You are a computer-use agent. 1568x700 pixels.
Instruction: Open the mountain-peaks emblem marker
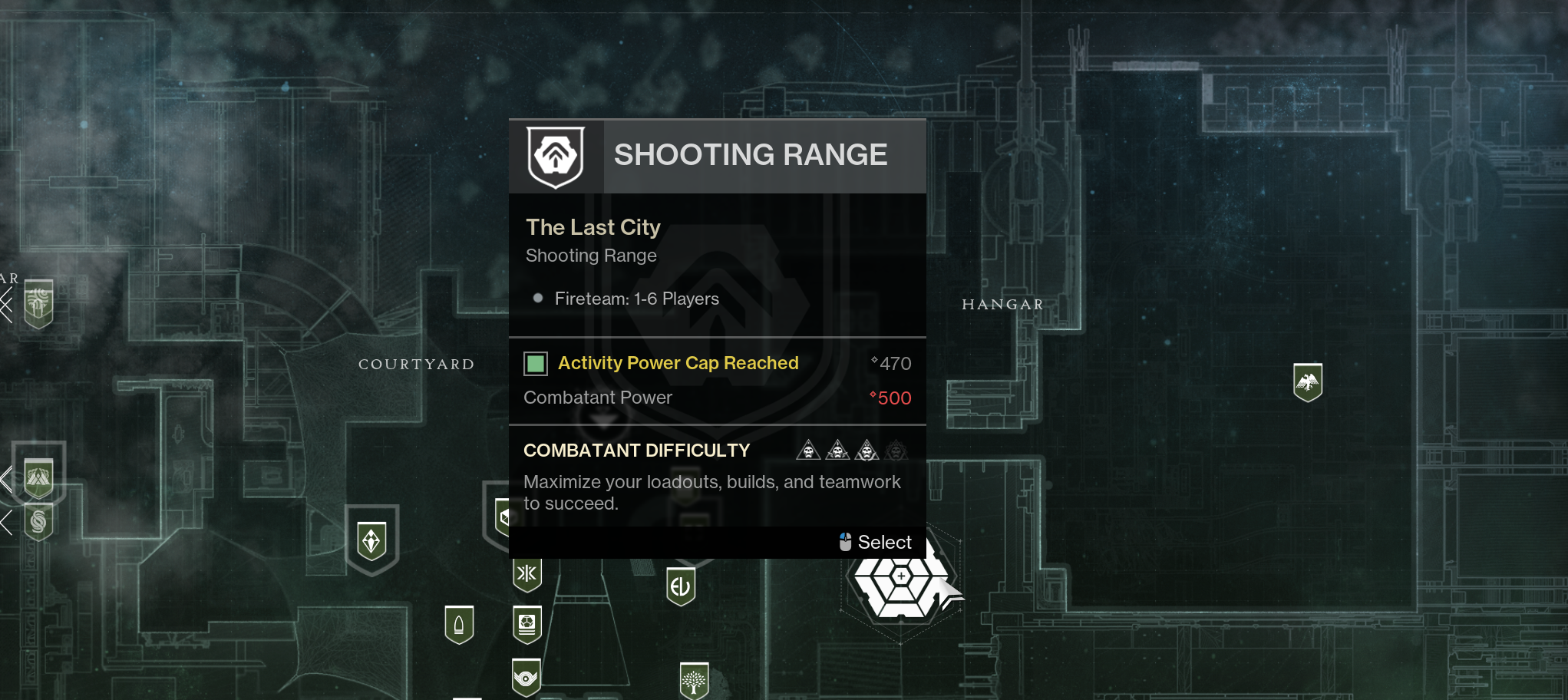point(38,478)
